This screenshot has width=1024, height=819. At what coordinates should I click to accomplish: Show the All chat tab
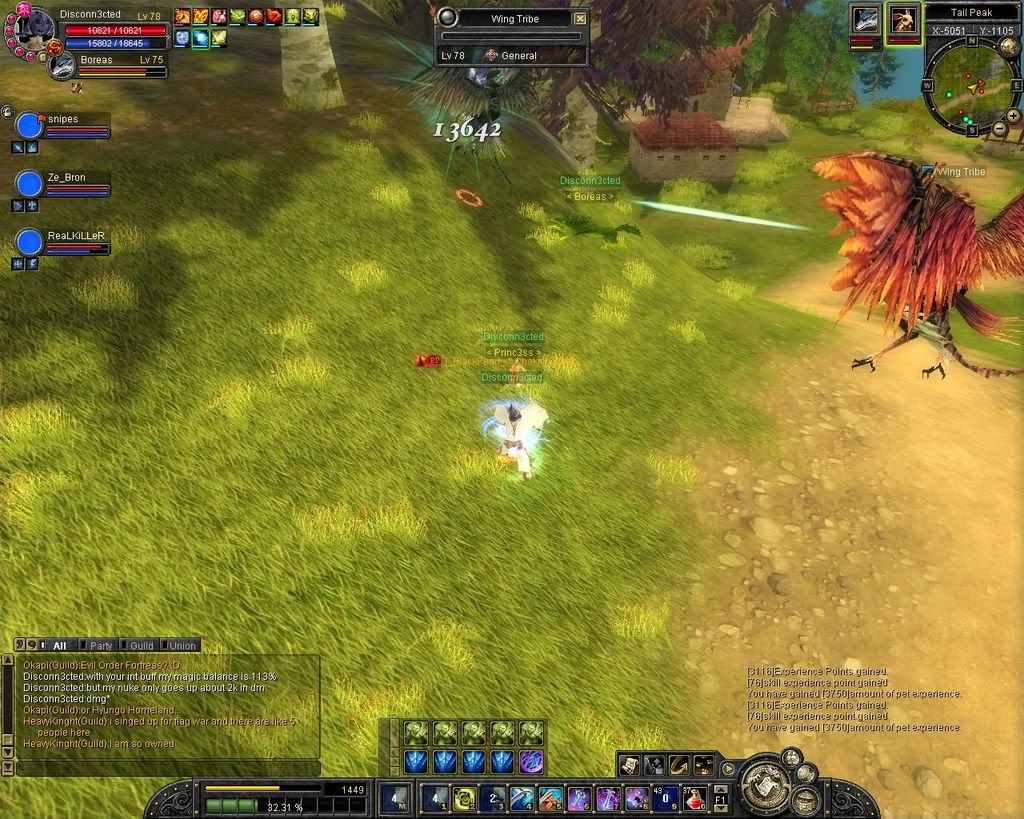[59, 646]
